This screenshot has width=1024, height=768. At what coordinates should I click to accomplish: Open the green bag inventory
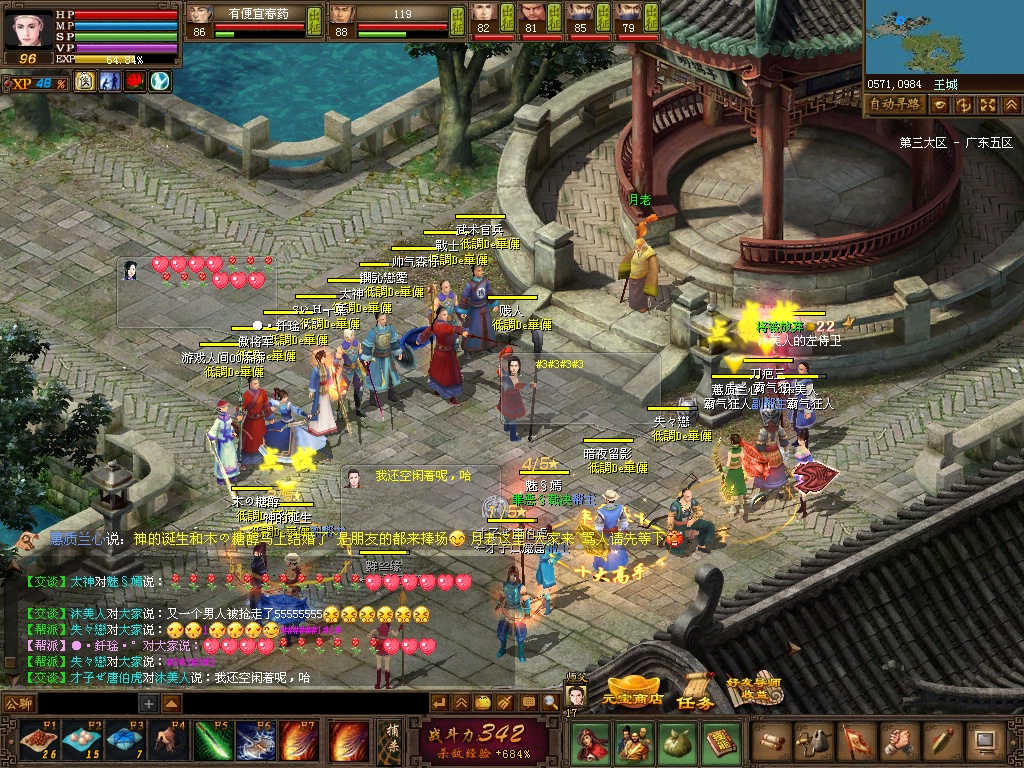[677, 742]
